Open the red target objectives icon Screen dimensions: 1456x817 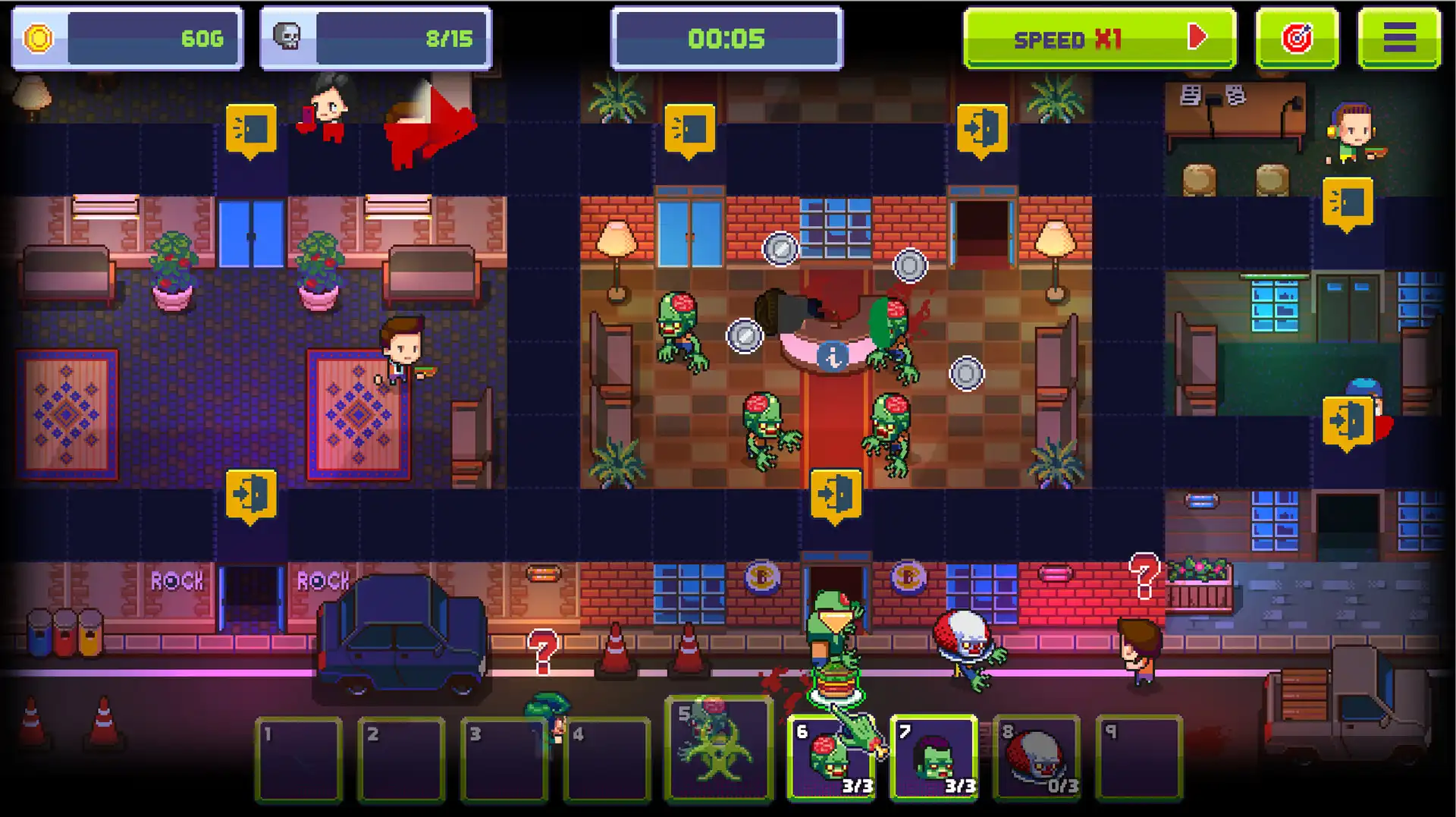pyautogui.click(x=1297, y=36)
